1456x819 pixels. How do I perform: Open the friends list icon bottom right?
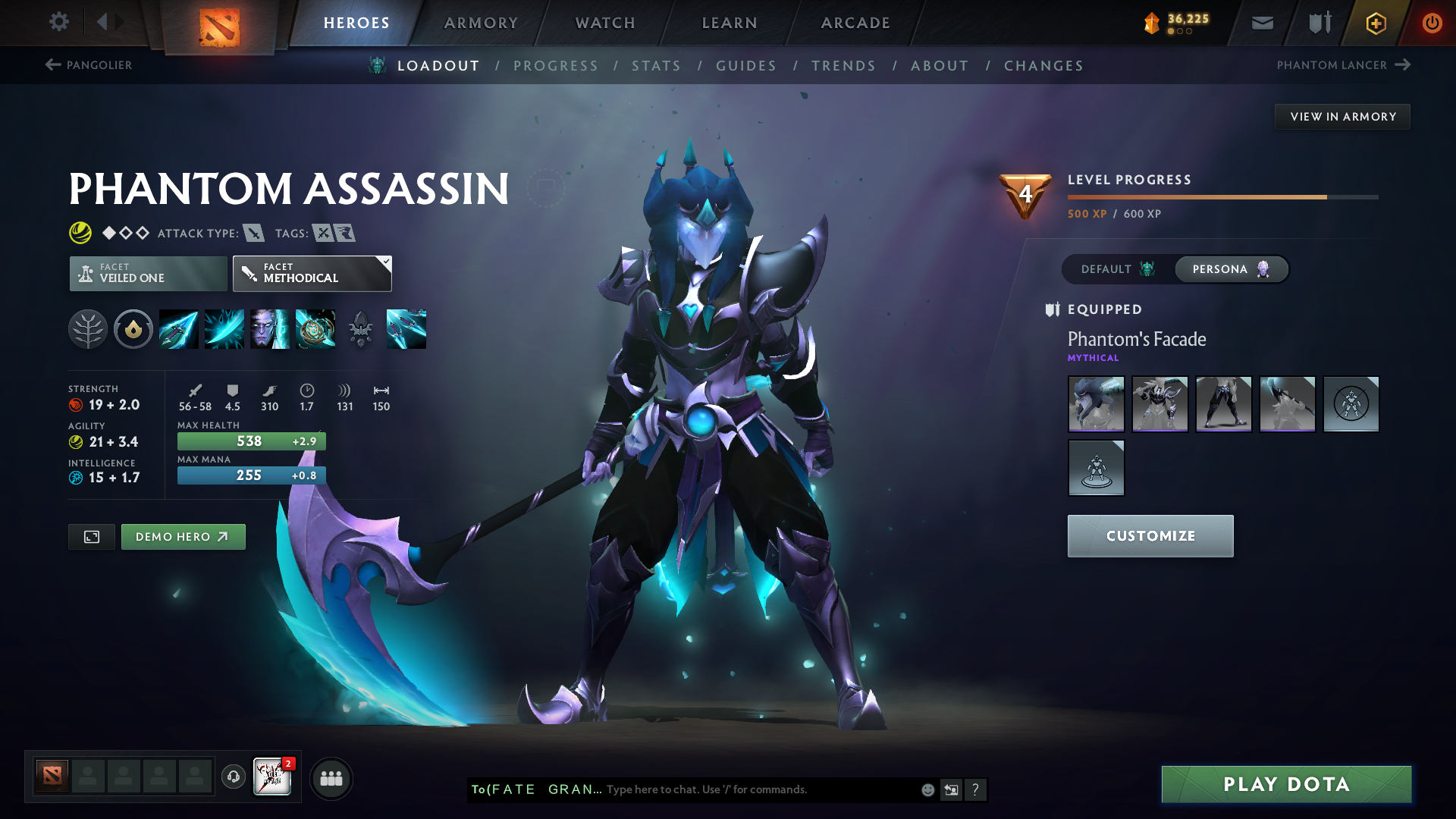pos(331,777)
